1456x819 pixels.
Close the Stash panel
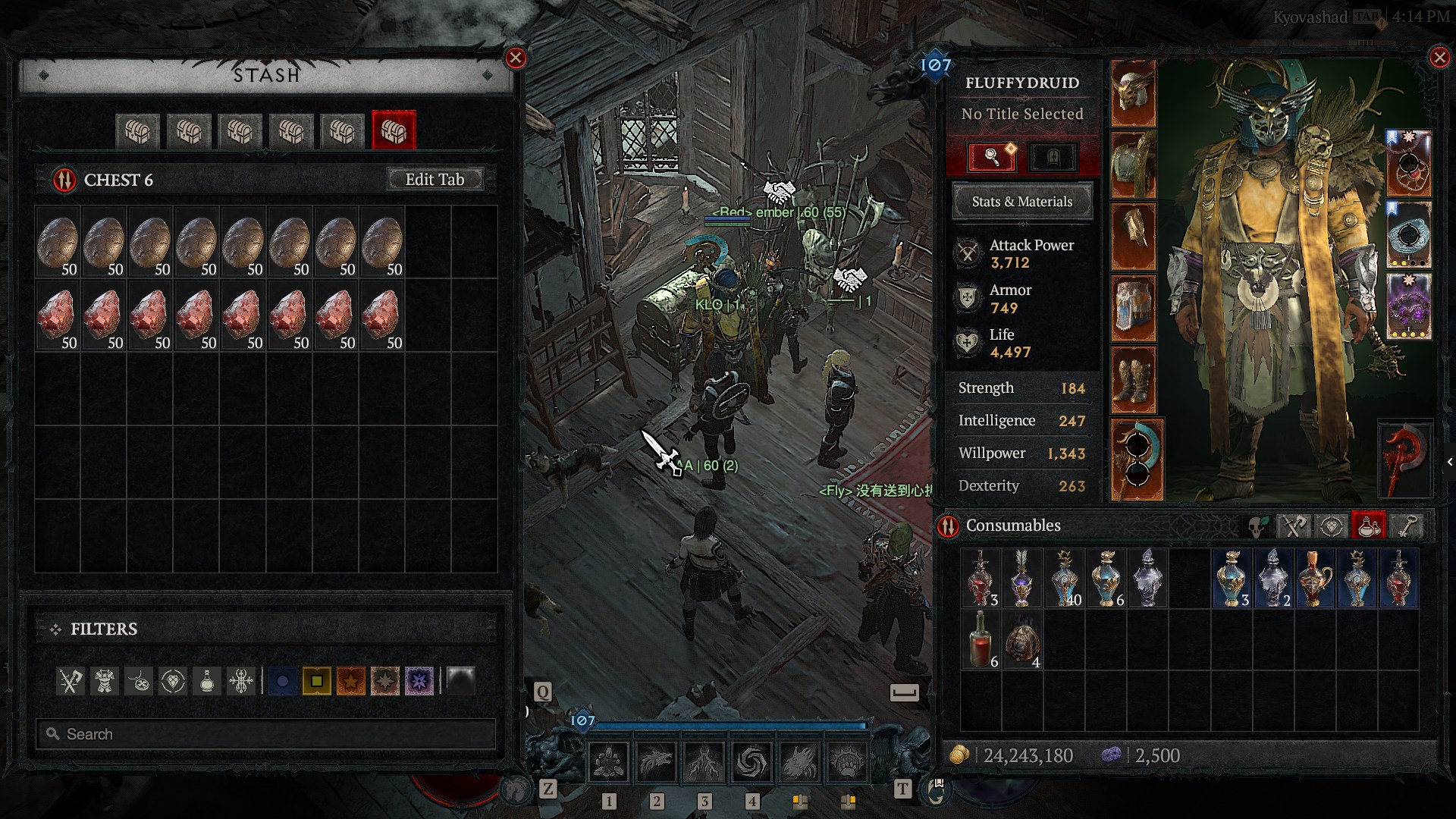point(516,58)
